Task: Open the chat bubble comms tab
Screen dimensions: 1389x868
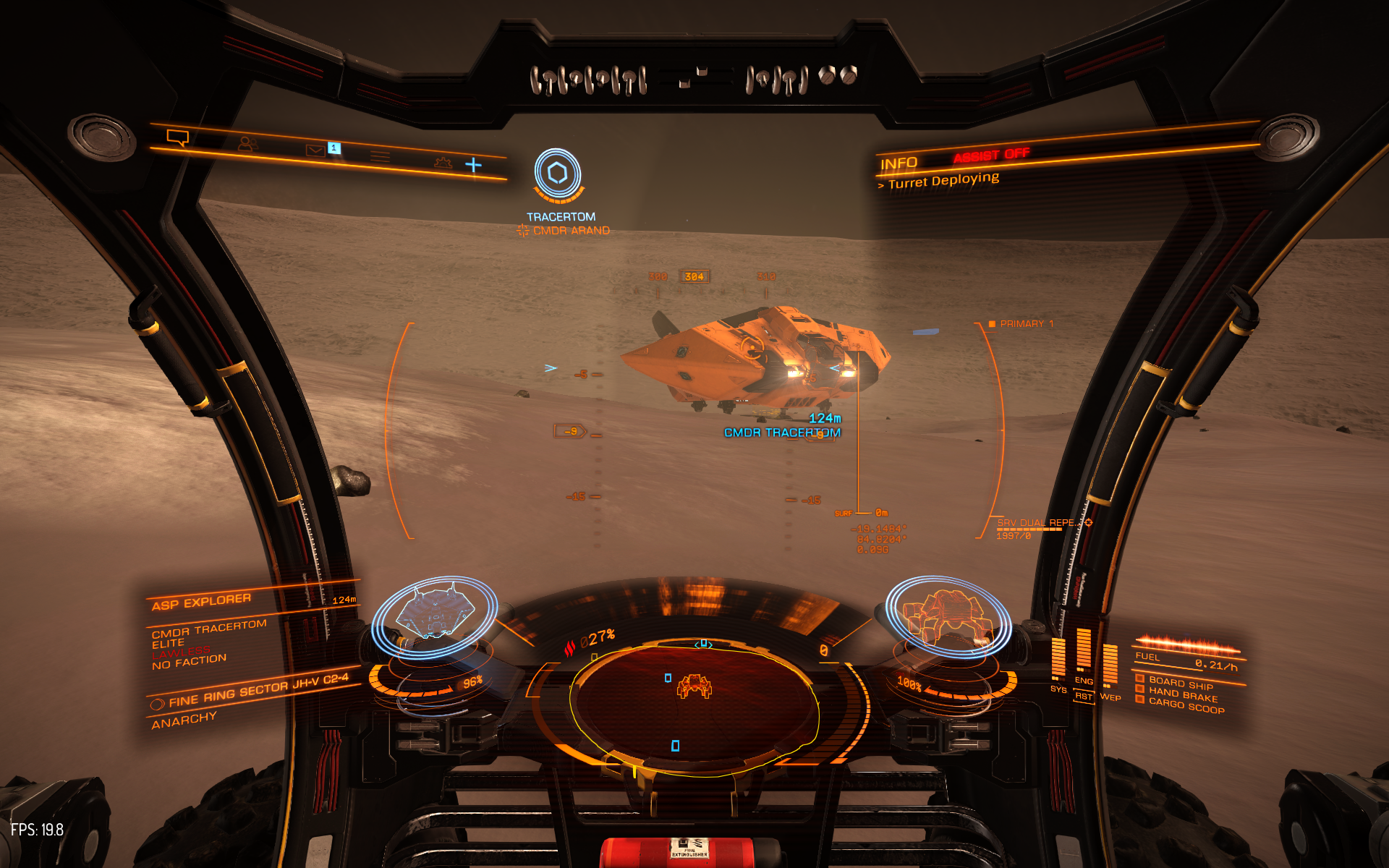Action: [177, 137]
